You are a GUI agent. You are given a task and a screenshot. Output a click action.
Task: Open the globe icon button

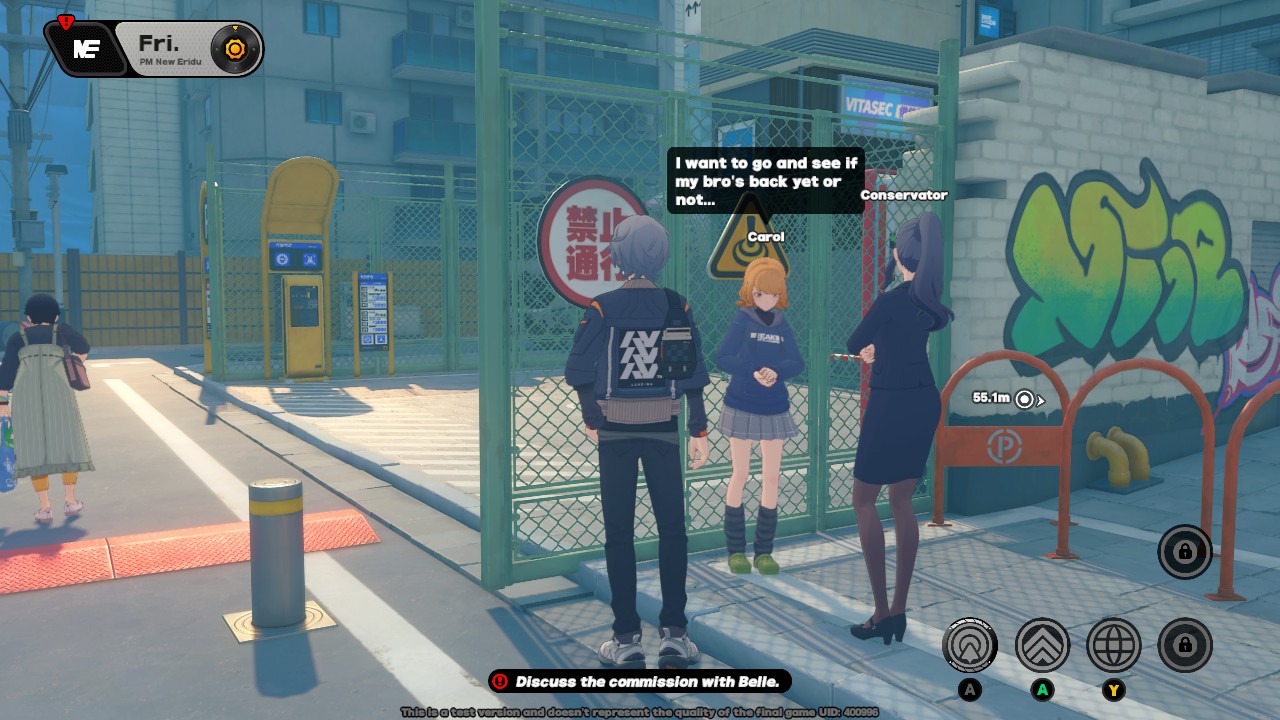pos(1113,645)
